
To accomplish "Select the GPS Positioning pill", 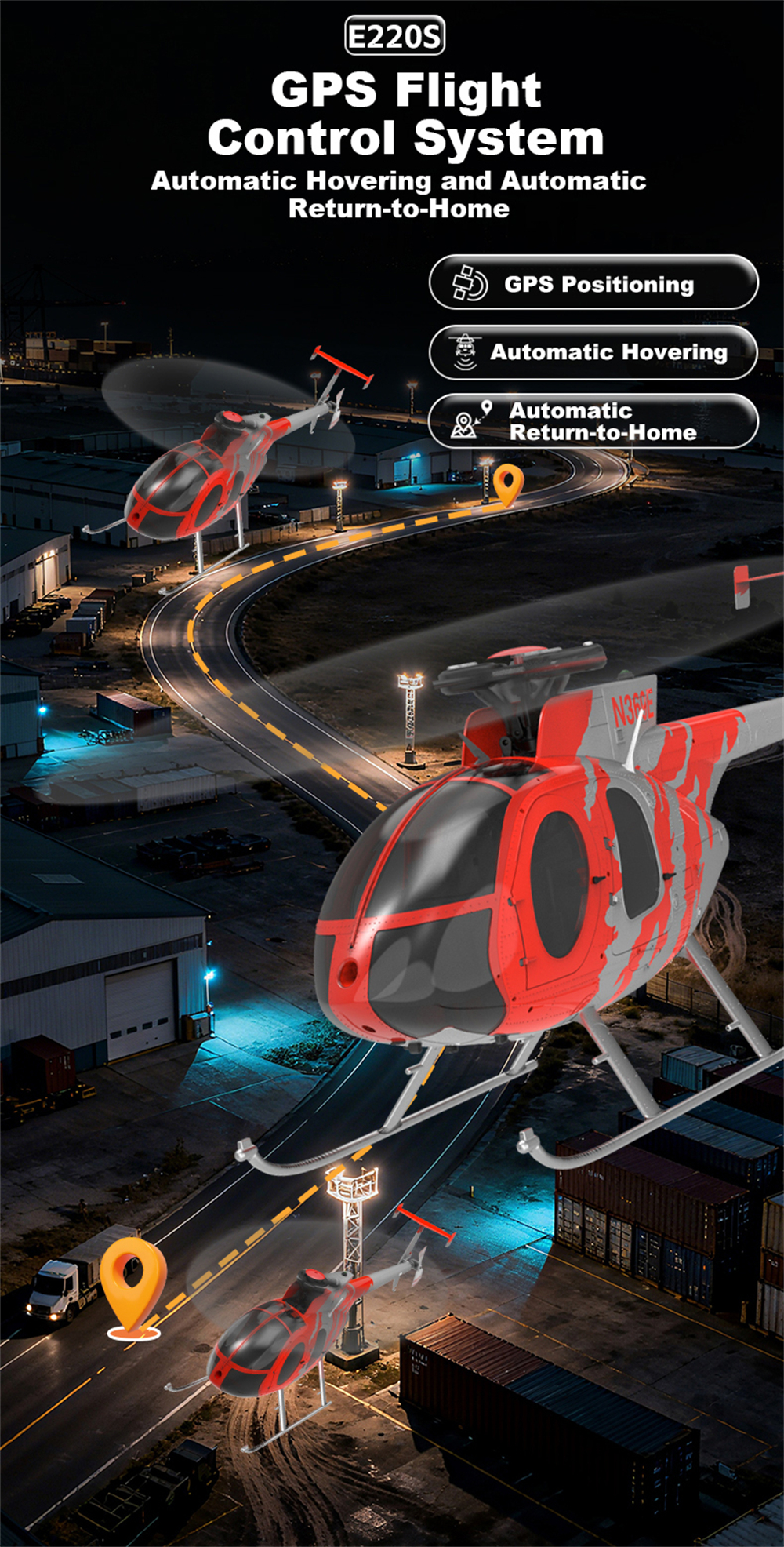I will tap(593, 282).
